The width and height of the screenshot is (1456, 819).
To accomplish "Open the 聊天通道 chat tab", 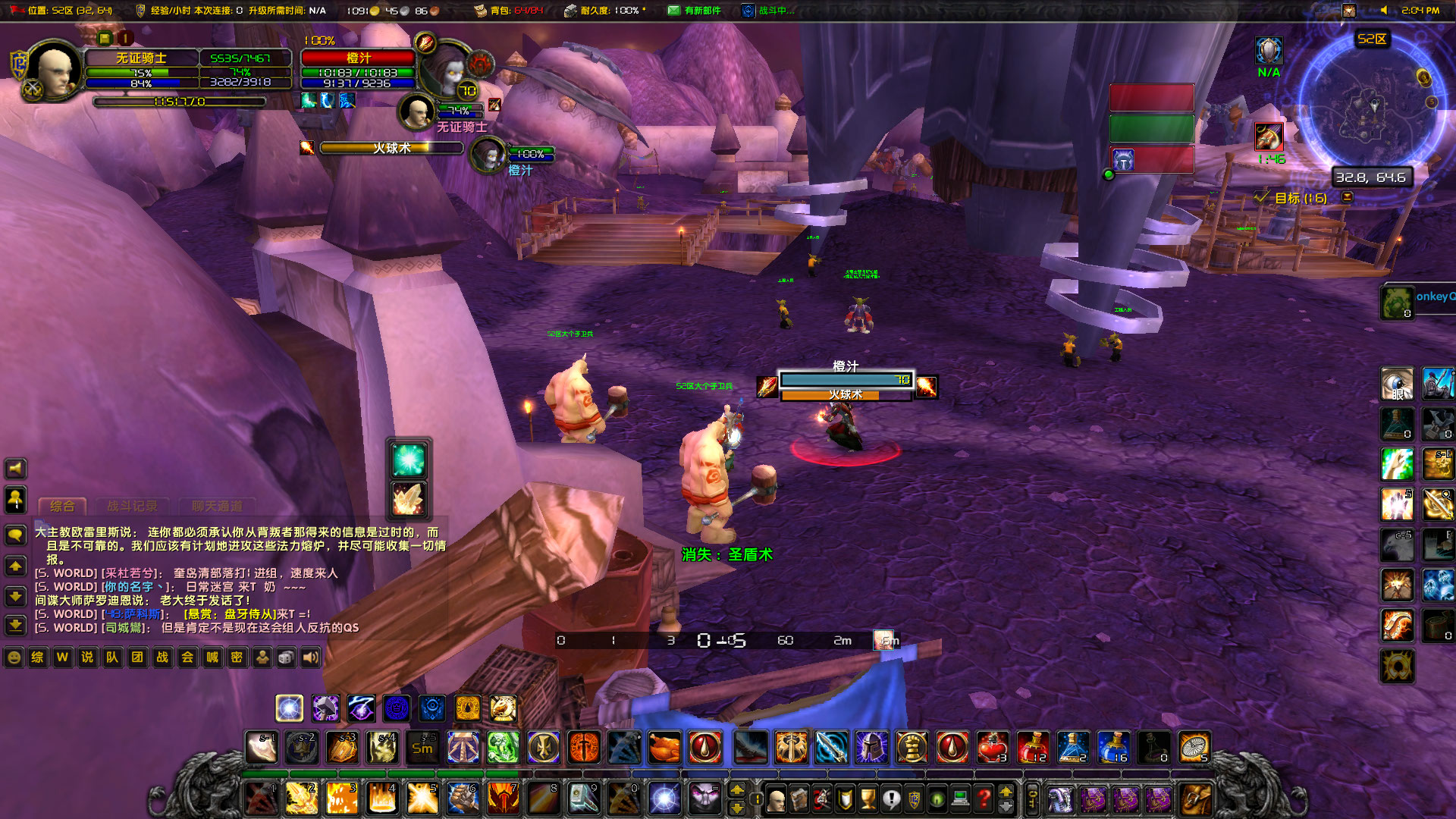I will click(217, 506).
